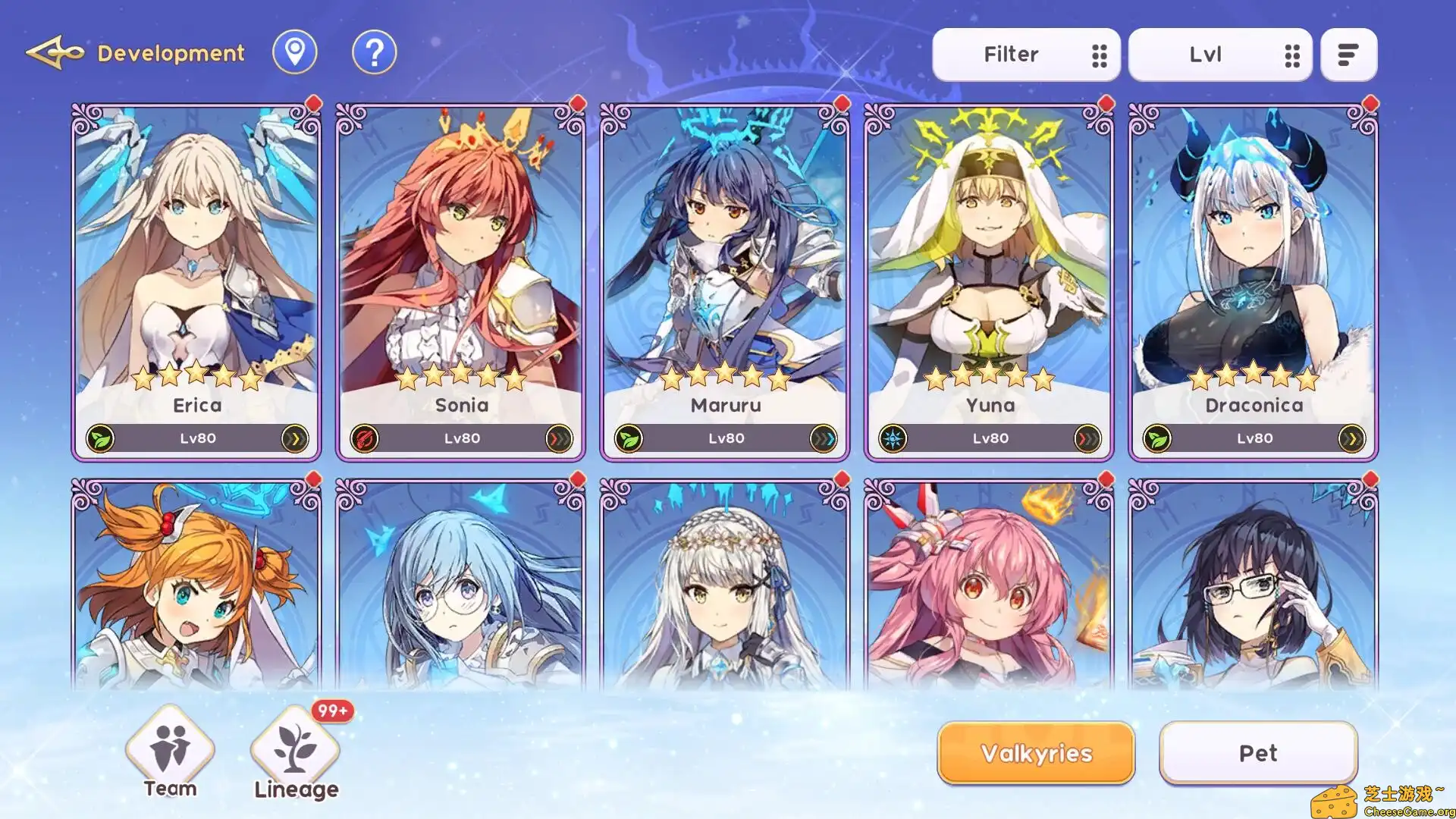Image resolution: width=1456 pixels, height=819 pixels.
Task: Open the Filter dropdown
Action: tap(1027, 54)
